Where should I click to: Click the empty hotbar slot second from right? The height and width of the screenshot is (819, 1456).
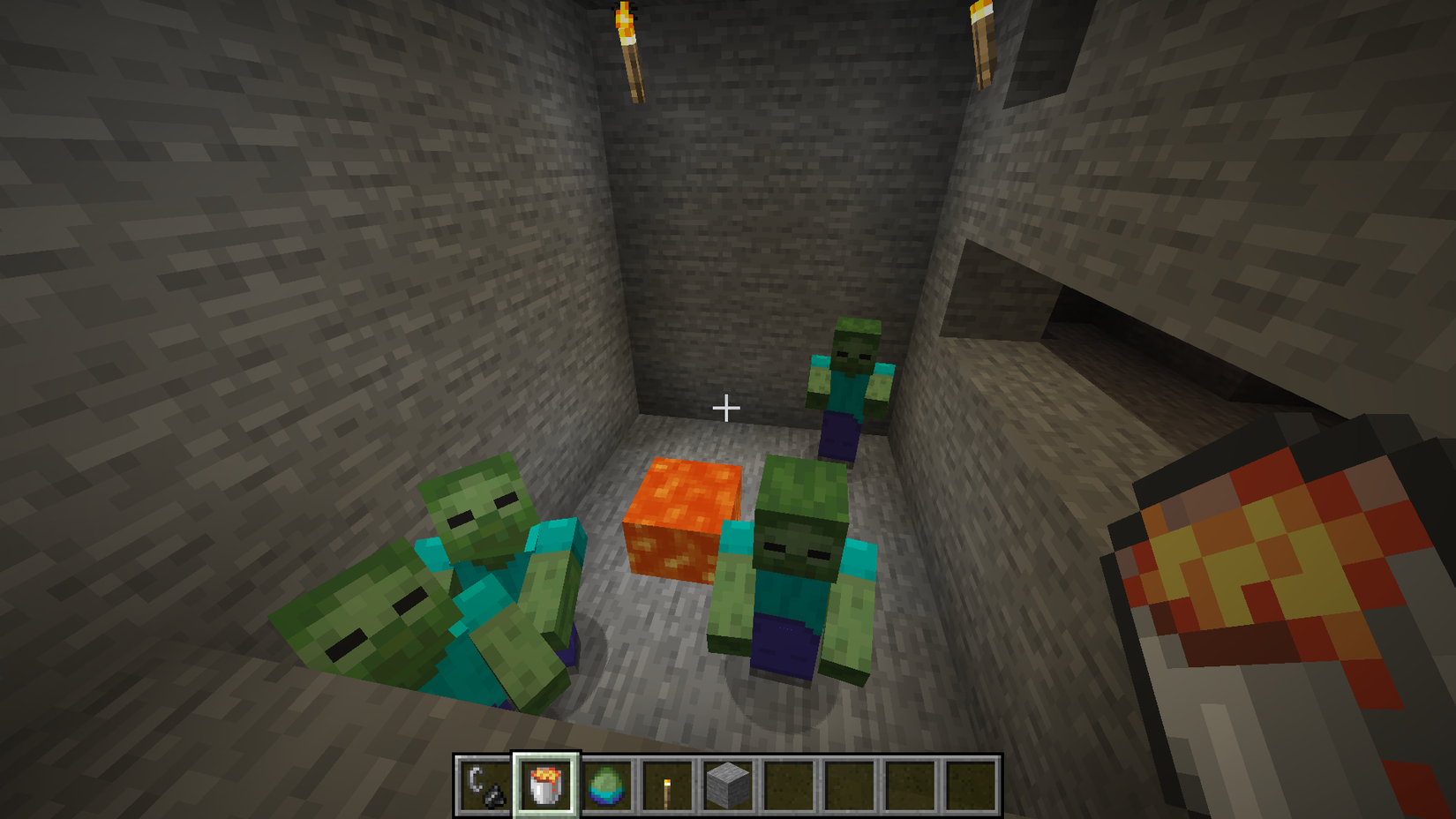(912, 784)
